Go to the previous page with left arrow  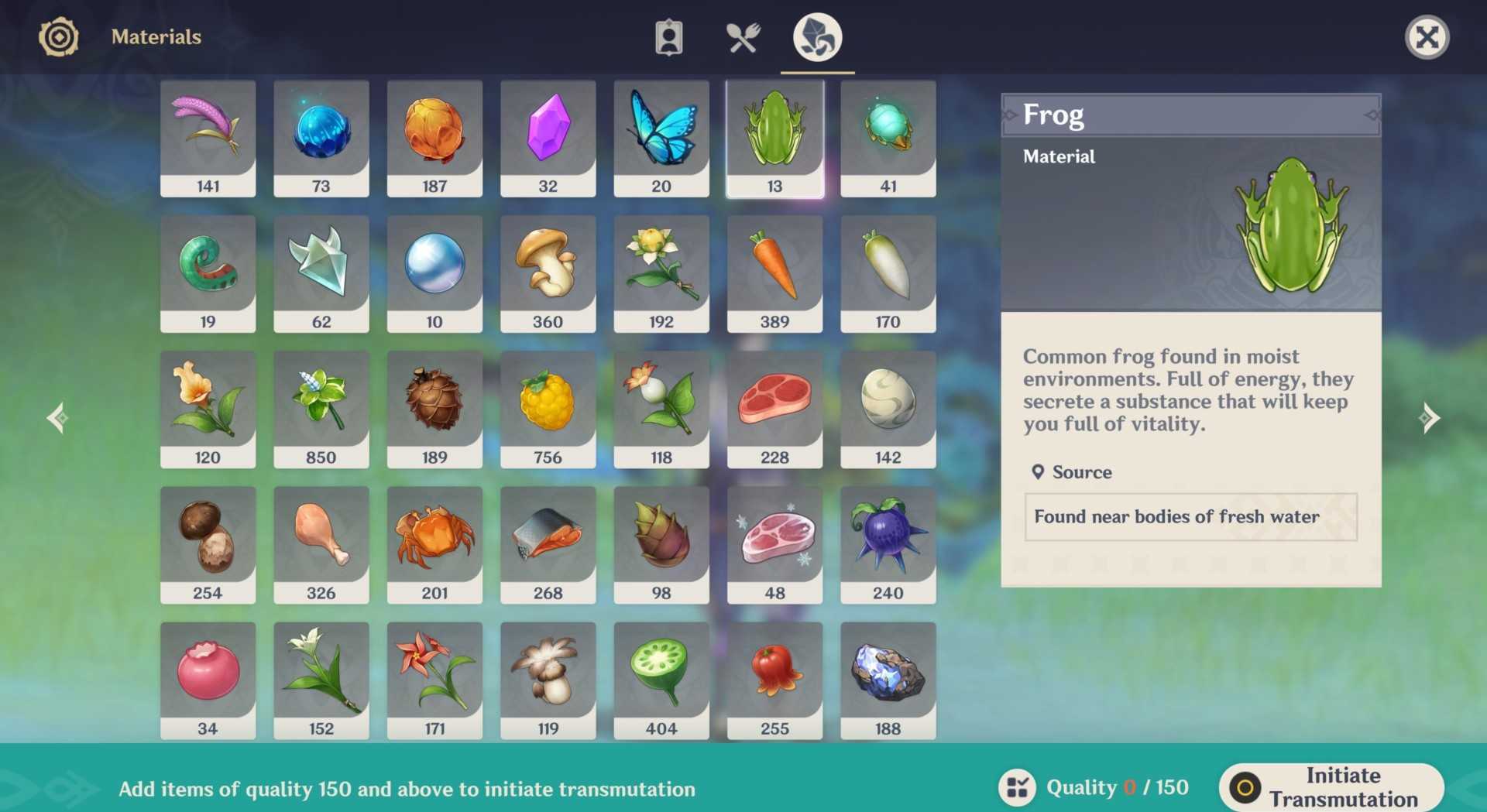[x=57, y=418]
